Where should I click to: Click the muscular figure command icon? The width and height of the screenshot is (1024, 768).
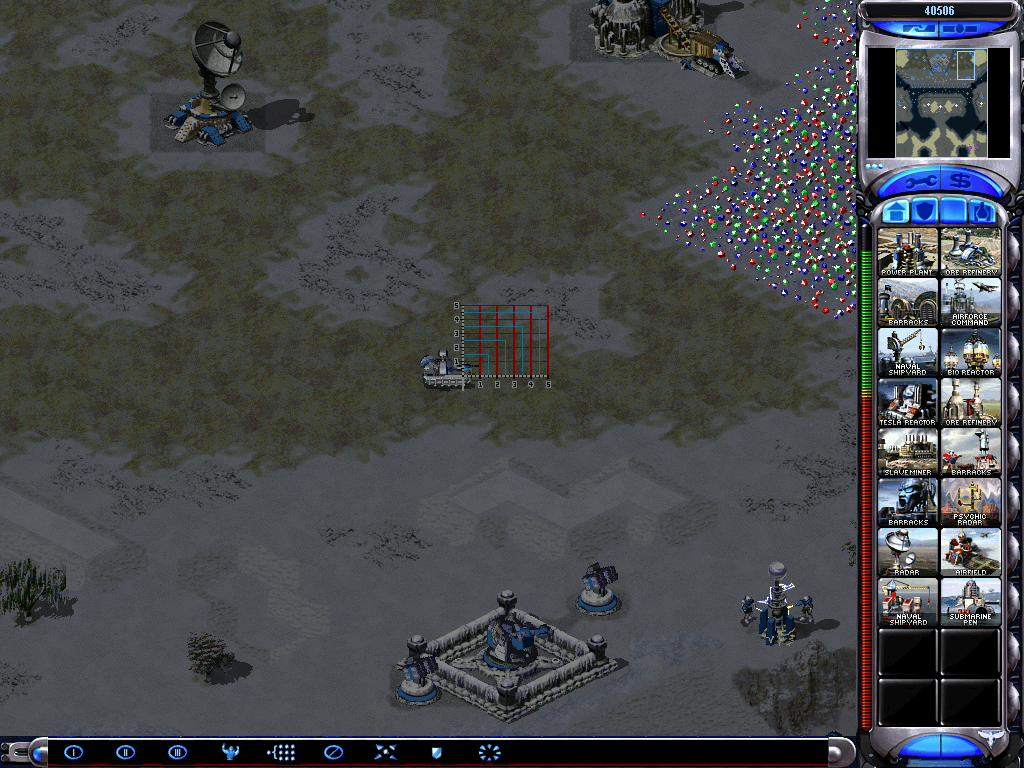coord(229,752)
